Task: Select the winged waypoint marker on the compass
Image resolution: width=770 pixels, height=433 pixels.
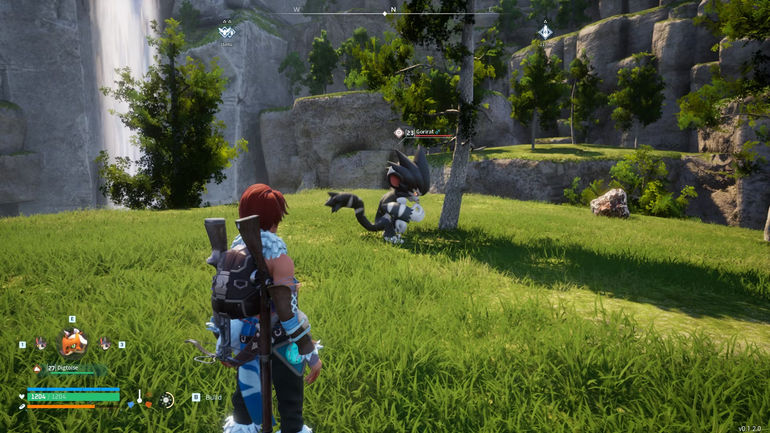Action: pyautogui.click(x=227, y=32)
